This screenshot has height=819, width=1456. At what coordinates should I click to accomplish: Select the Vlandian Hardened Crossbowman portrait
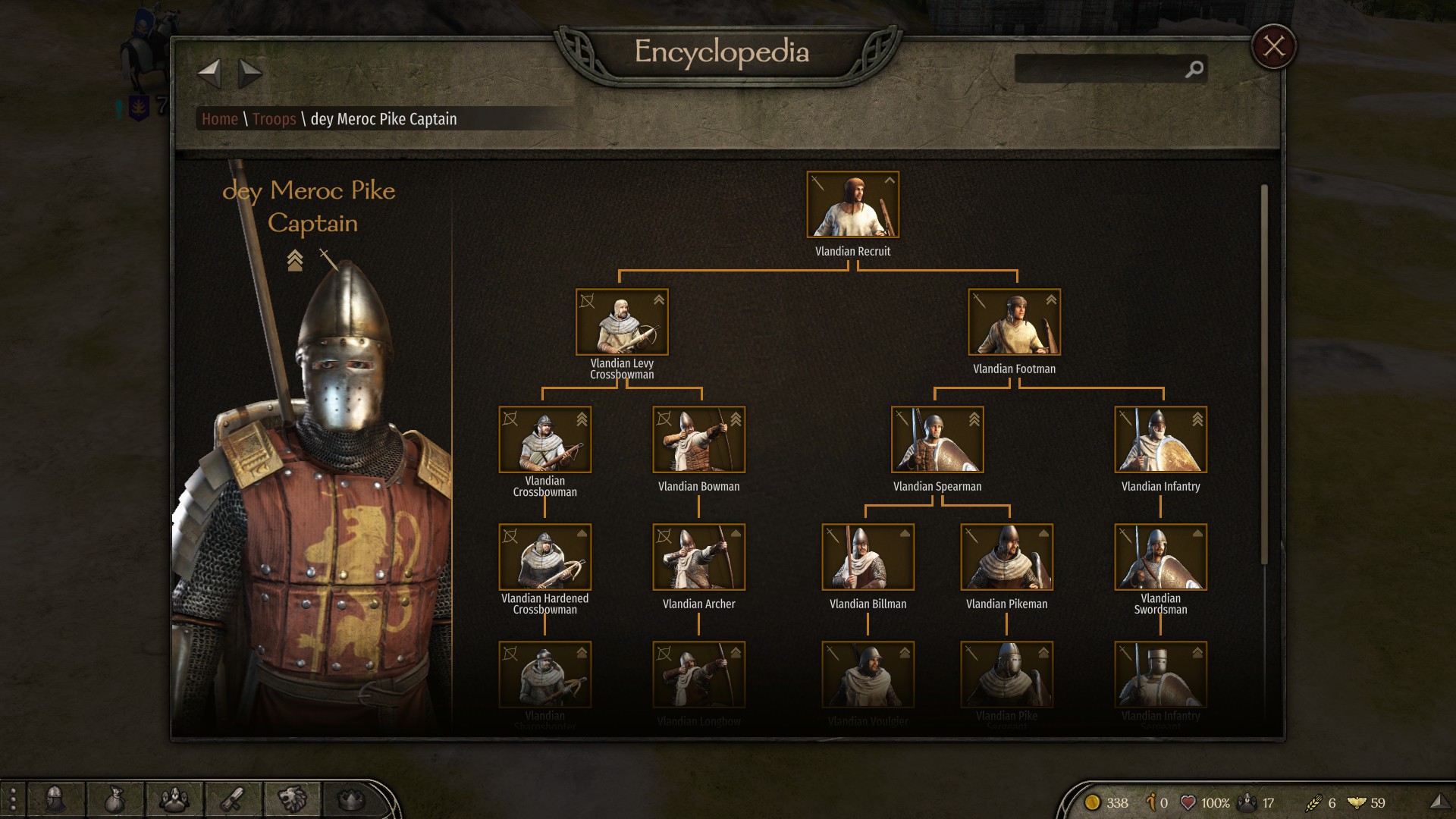pyautogui.click(x=544, y=557)
